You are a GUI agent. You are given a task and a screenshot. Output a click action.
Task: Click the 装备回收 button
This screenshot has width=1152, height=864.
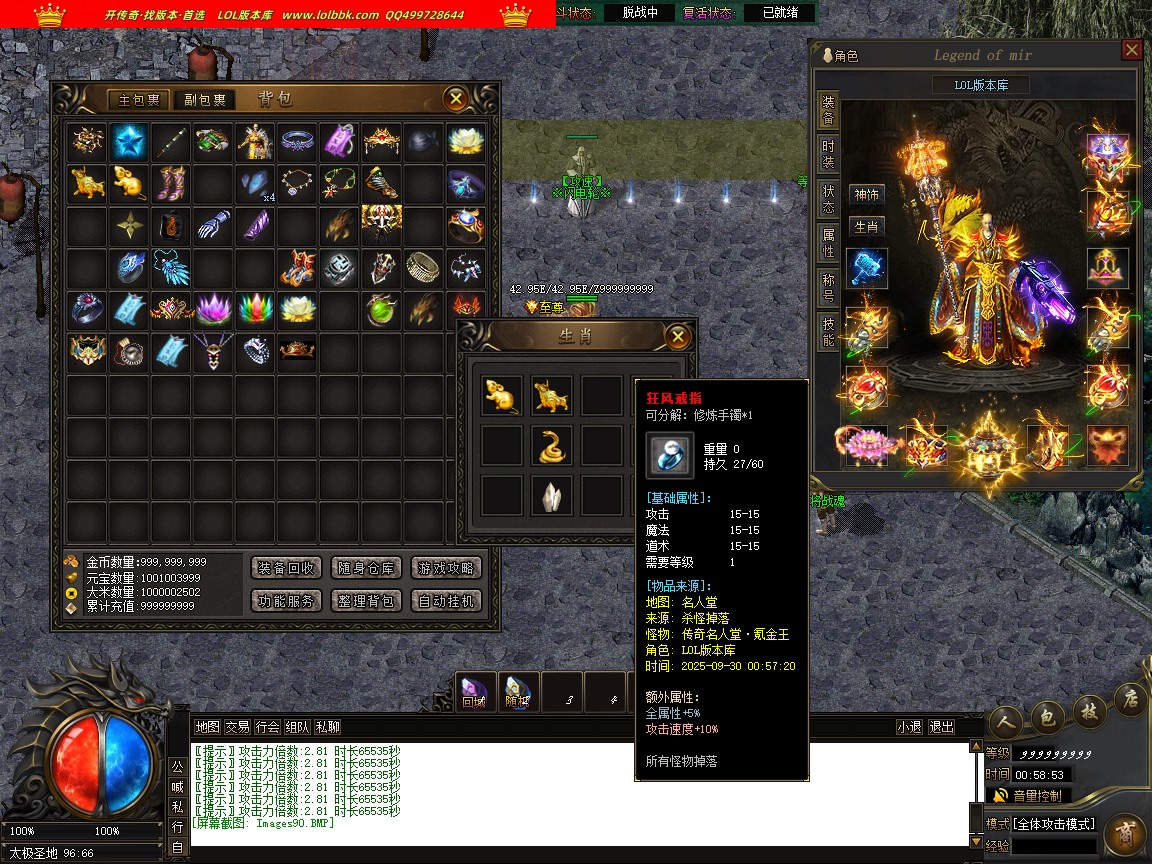click(286, 568)
